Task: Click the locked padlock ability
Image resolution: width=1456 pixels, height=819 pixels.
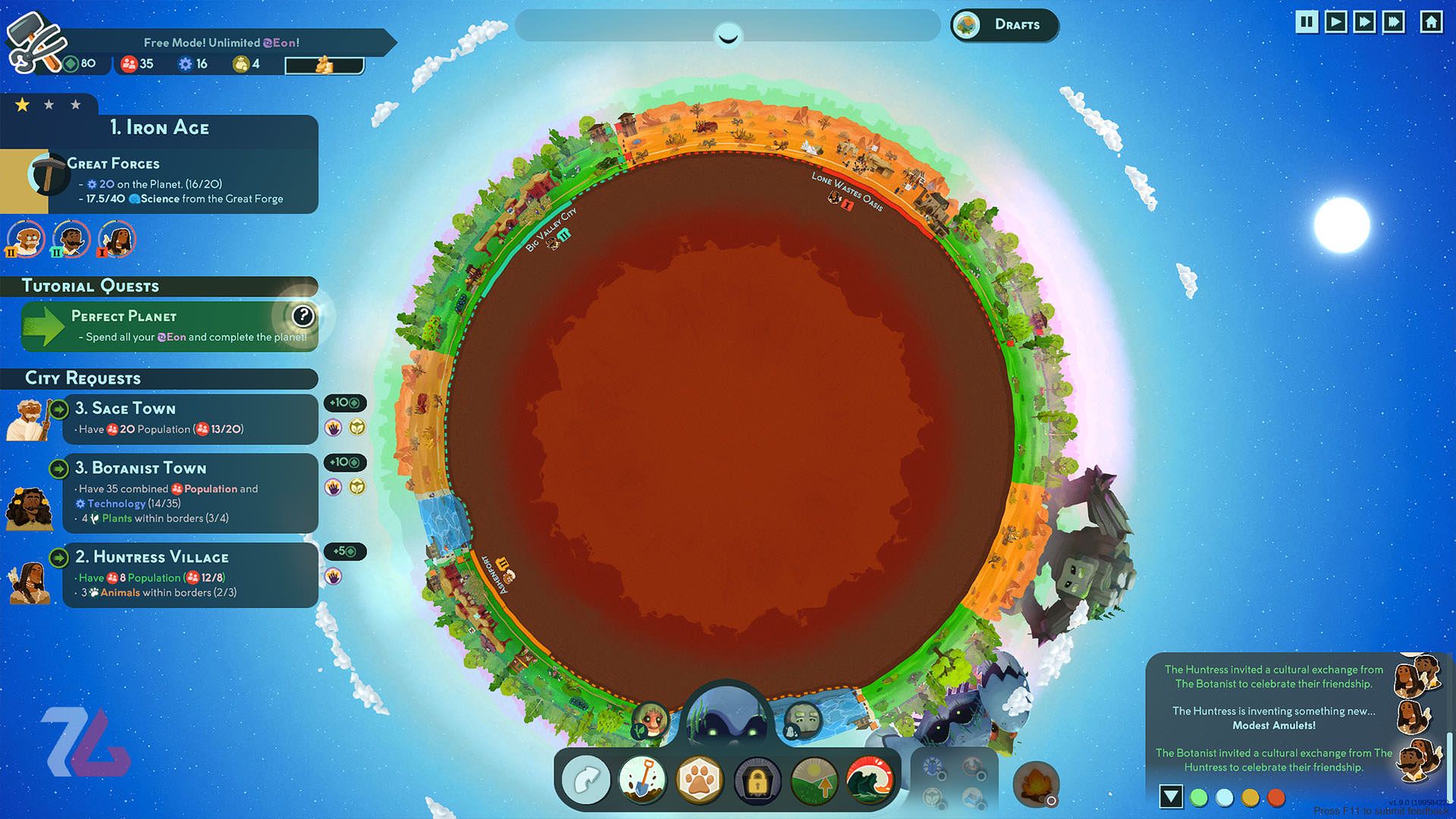Action: [x=757, y=781]
